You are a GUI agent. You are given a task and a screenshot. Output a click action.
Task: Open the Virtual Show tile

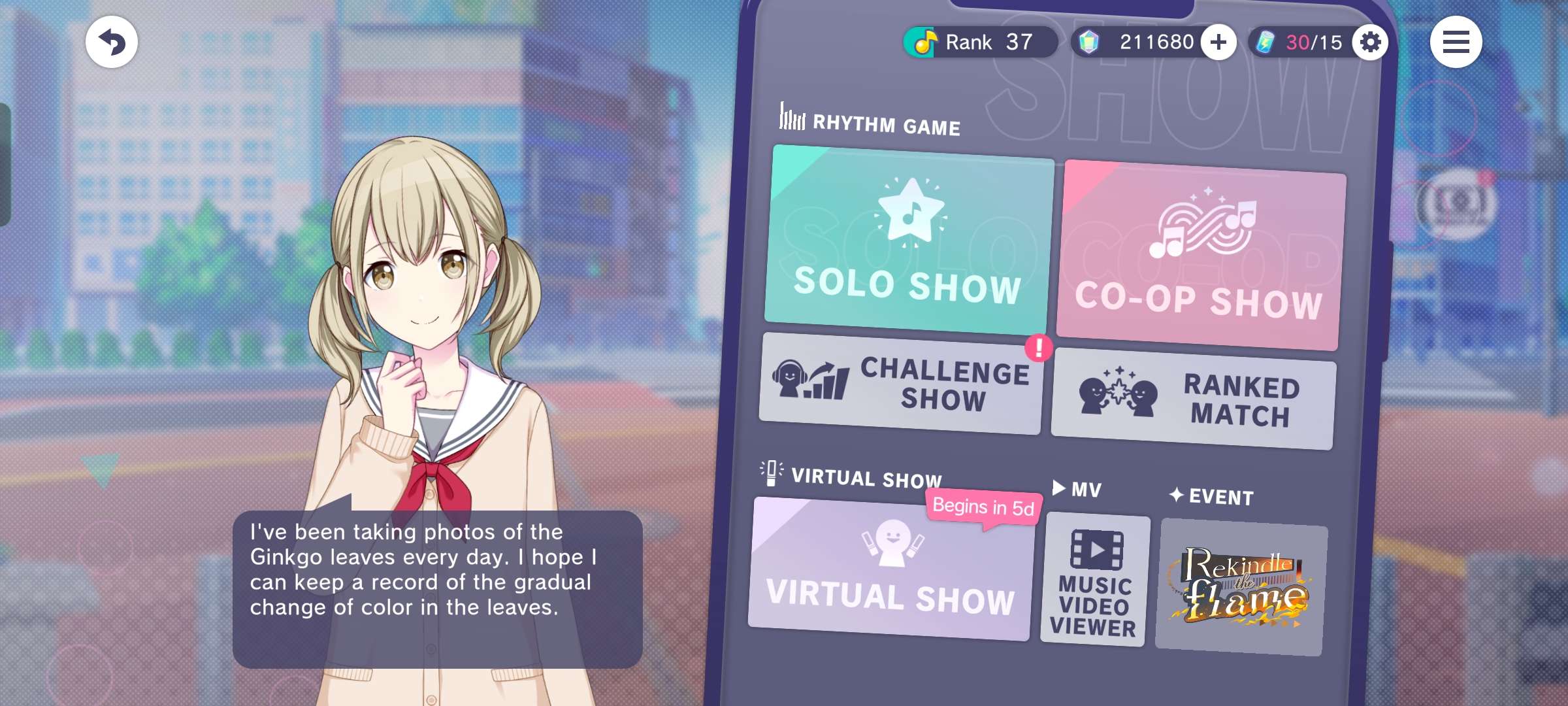pos(891,569)
